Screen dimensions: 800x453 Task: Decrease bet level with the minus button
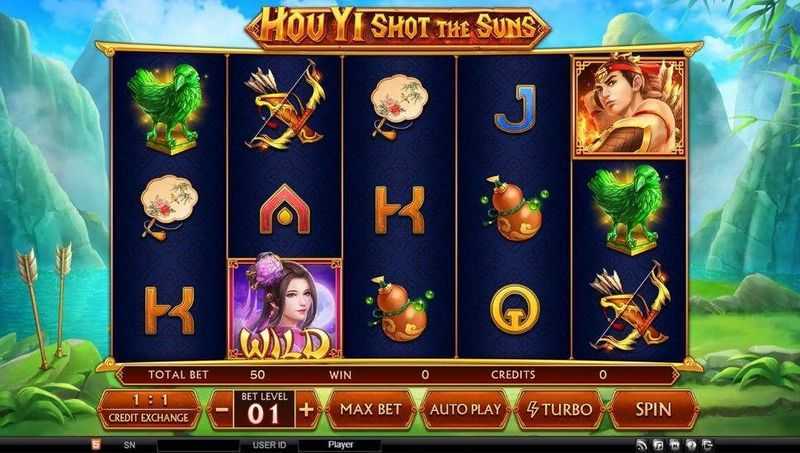point(222,410)
